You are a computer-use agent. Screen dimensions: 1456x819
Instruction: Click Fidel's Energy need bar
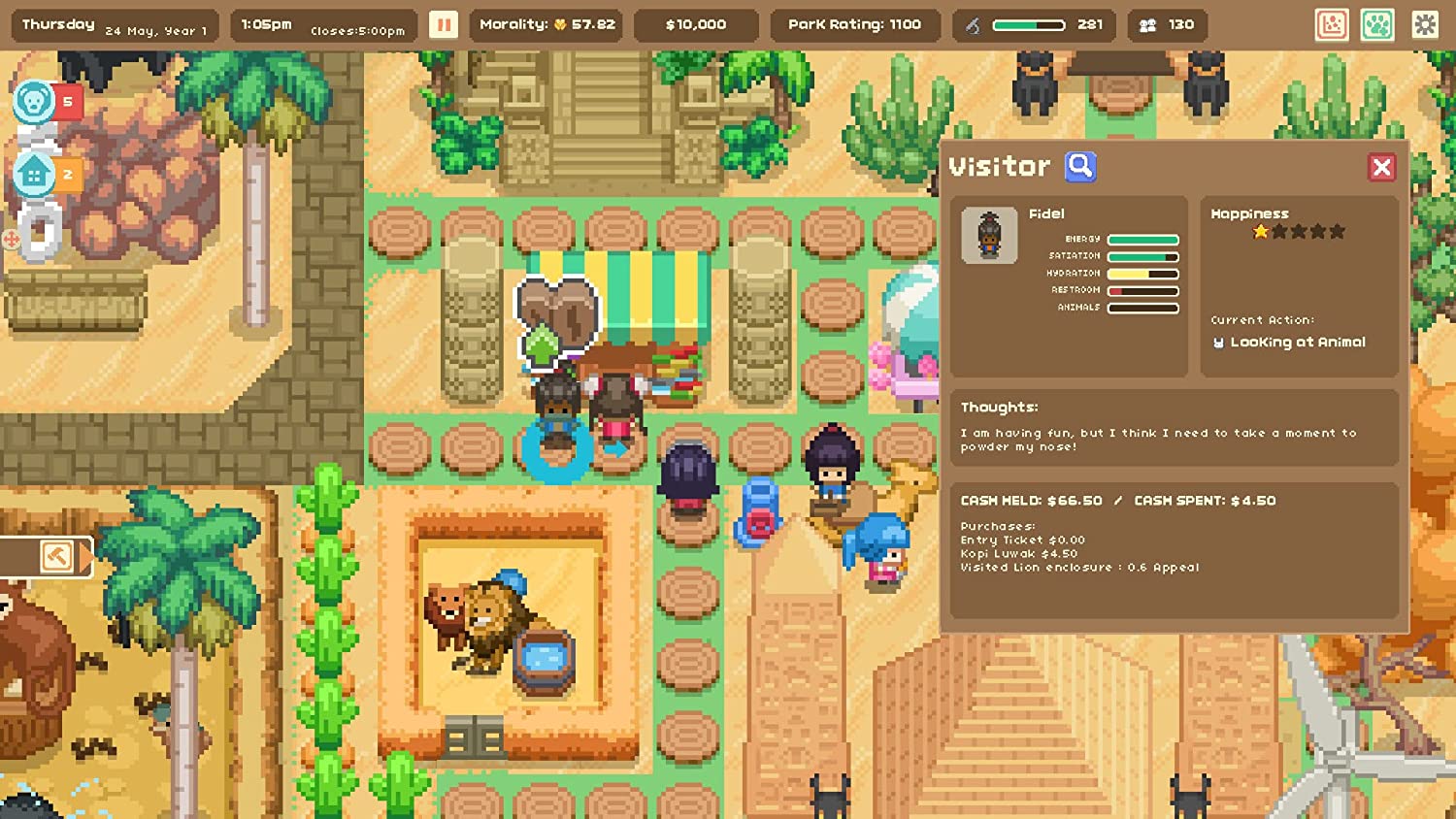[x=1142, y=238]
